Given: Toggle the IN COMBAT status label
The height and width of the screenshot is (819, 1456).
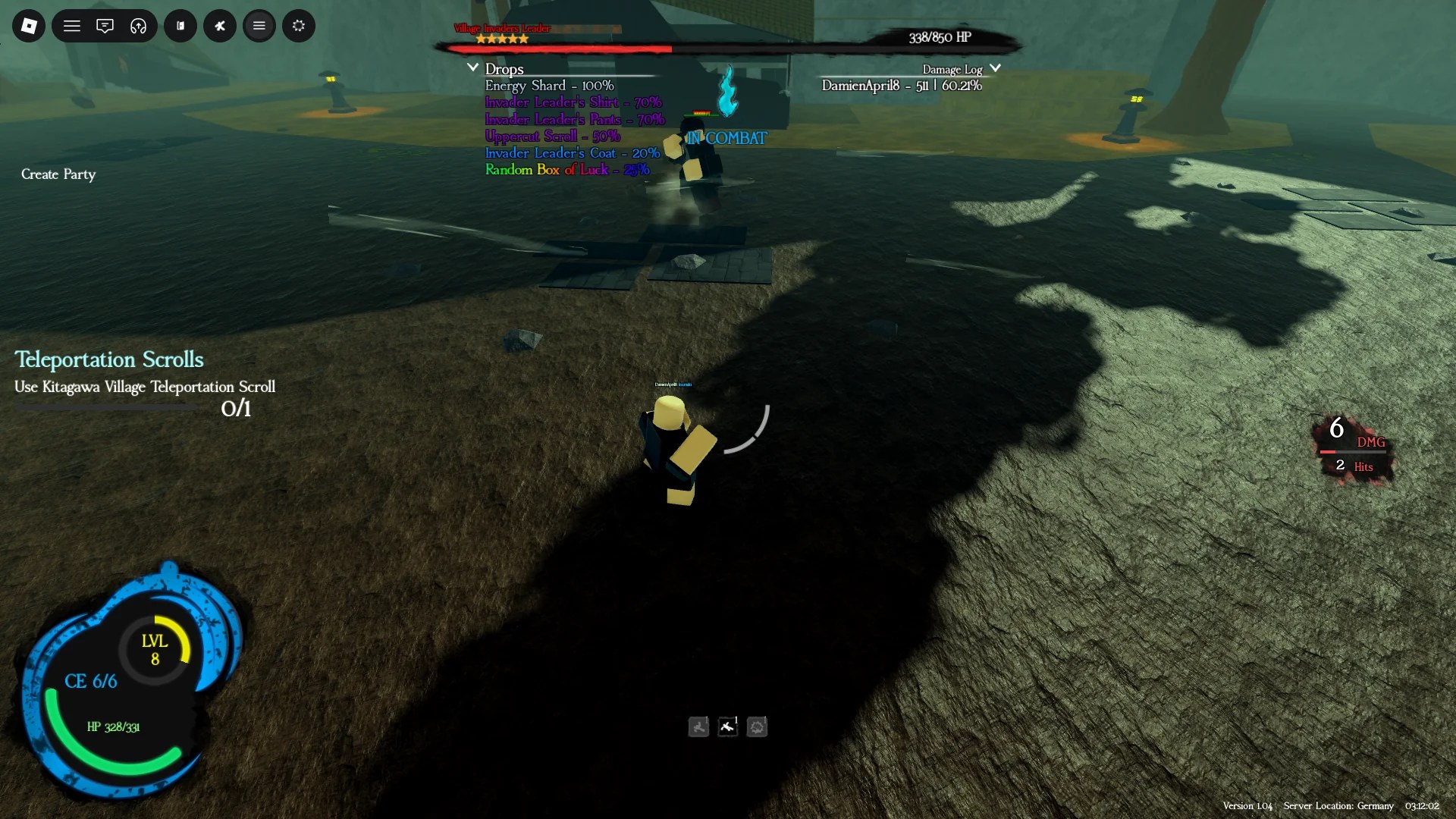Looking at the screenshot, I should click(726, 138).
